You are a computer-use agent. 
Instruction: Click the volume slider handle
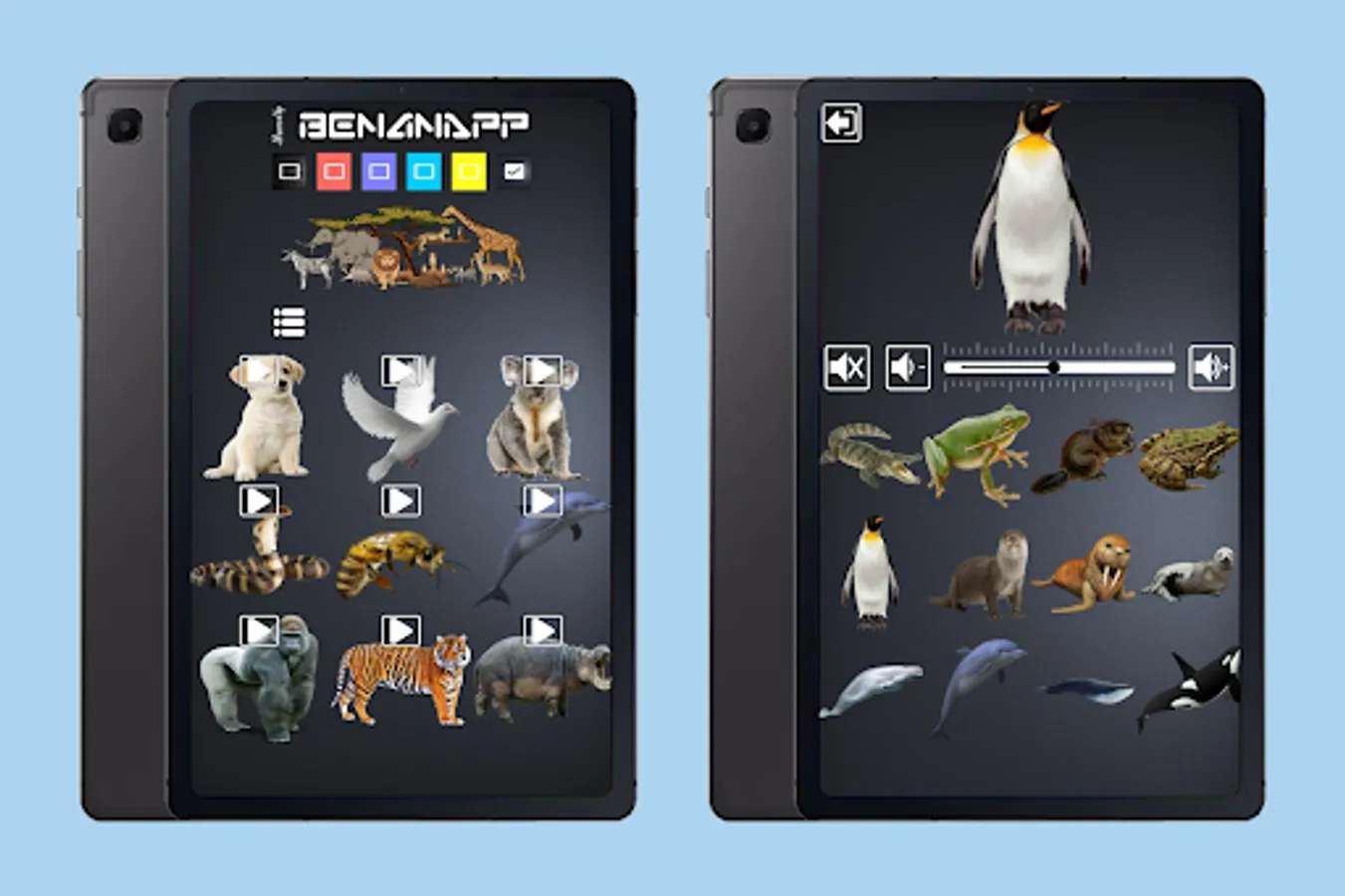point(1056,367)
